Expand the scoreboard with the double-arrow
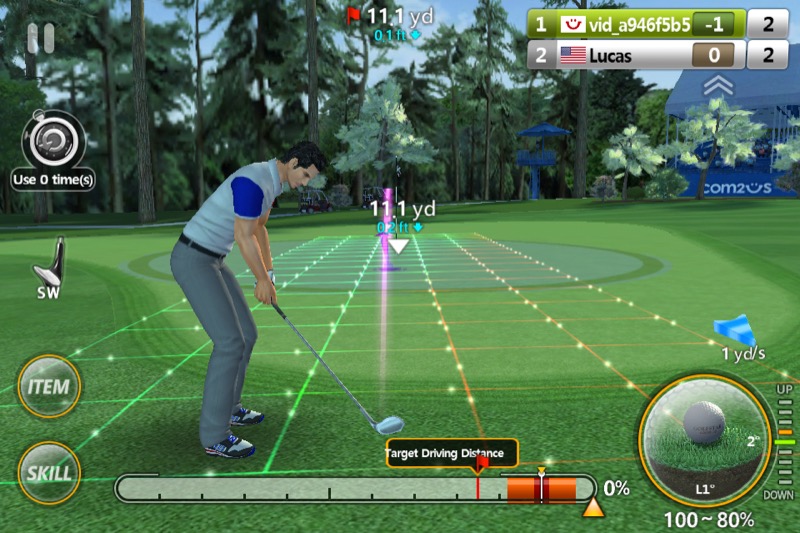800x533 pixels. [717, 87]
